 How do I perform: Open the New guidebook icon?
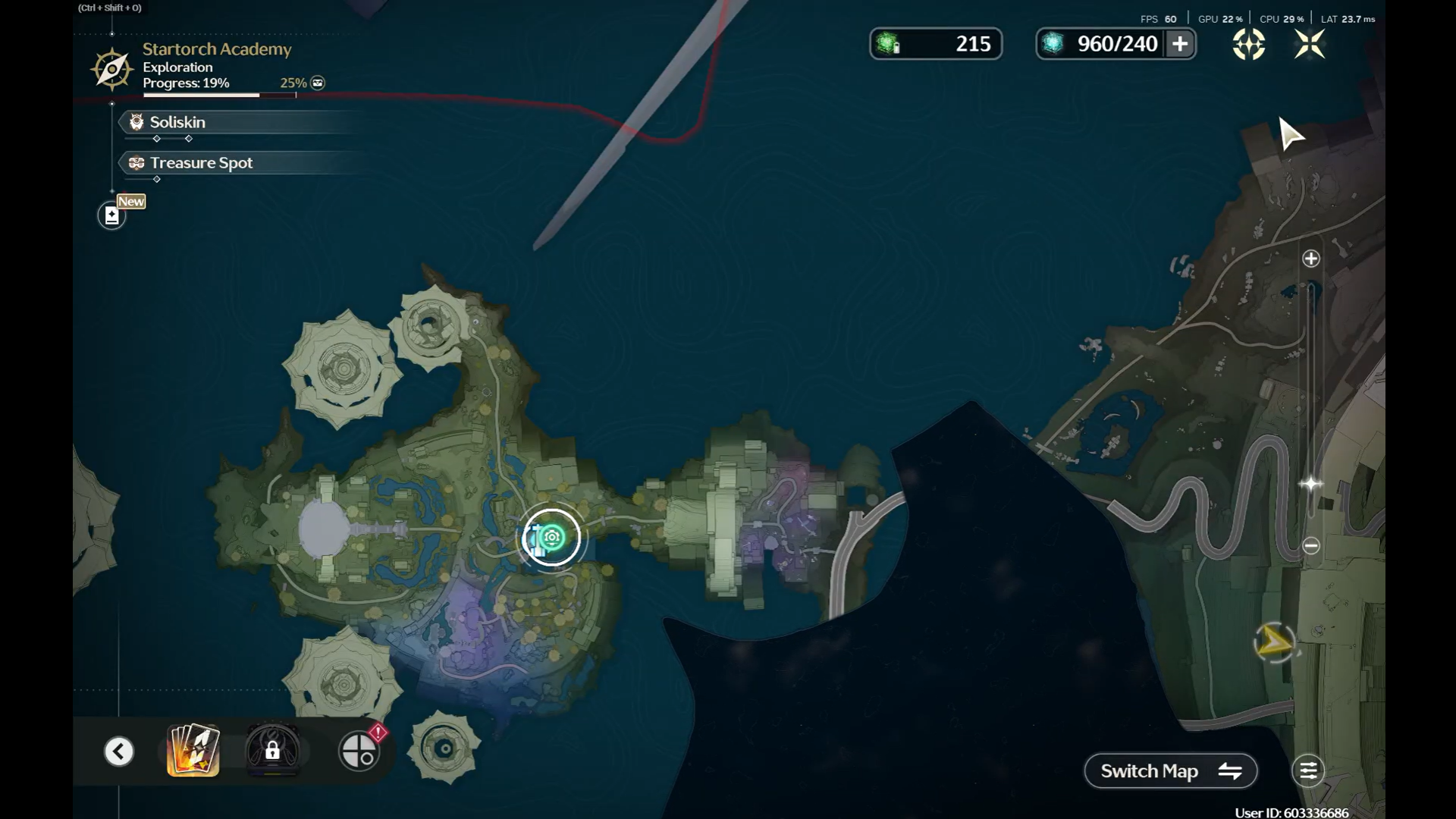(x=112, y=216)
